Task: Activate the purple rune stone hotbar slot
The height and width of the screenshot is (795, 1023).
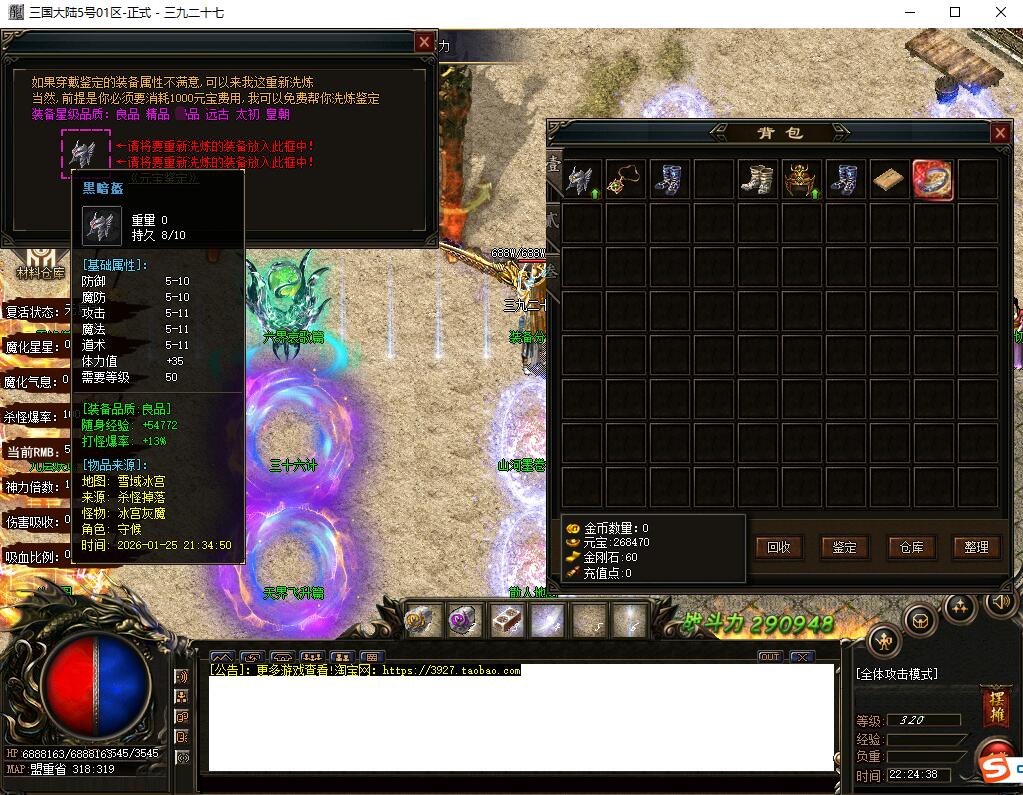Action: pos(464,621)
